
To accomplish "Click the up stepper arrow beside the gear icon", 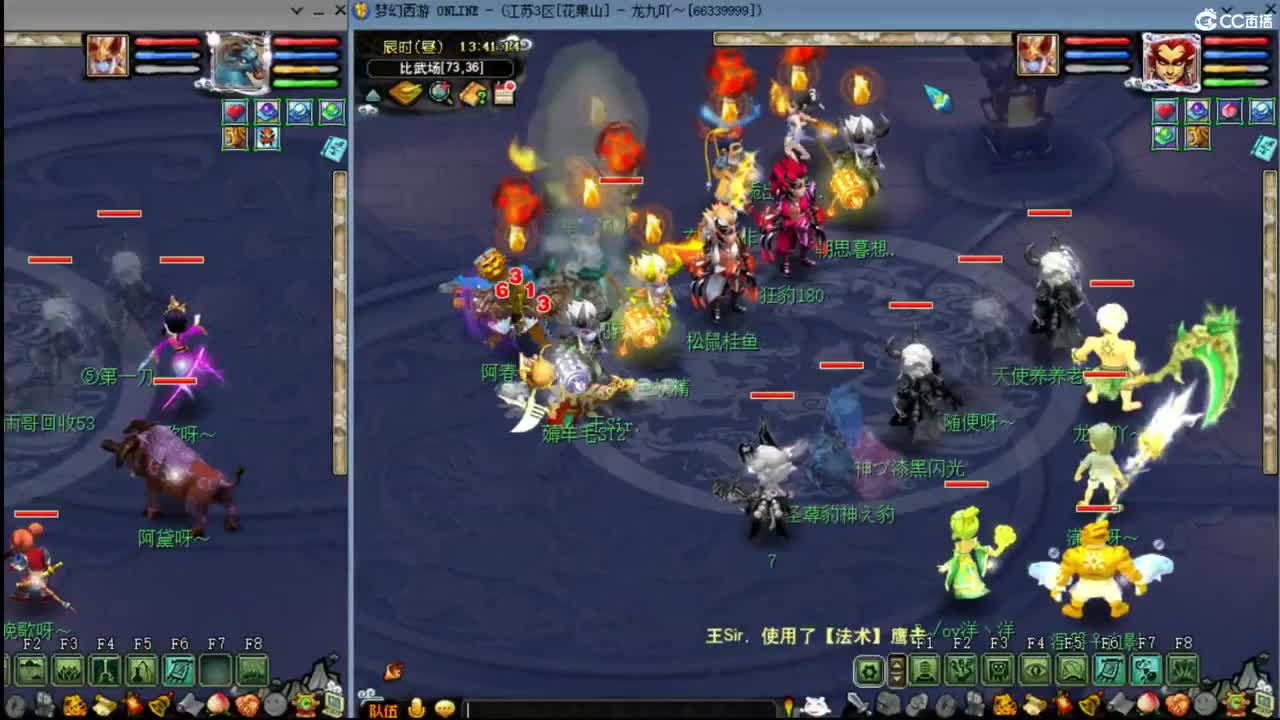I will [x=896, y=664].
